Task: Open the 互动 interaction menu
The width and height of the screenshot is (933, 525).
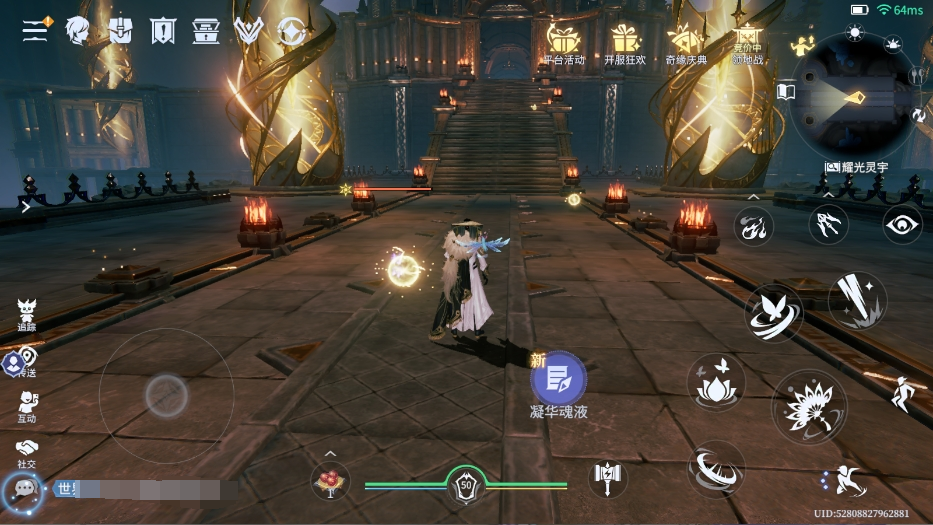Action: click(x=27, y=405)
